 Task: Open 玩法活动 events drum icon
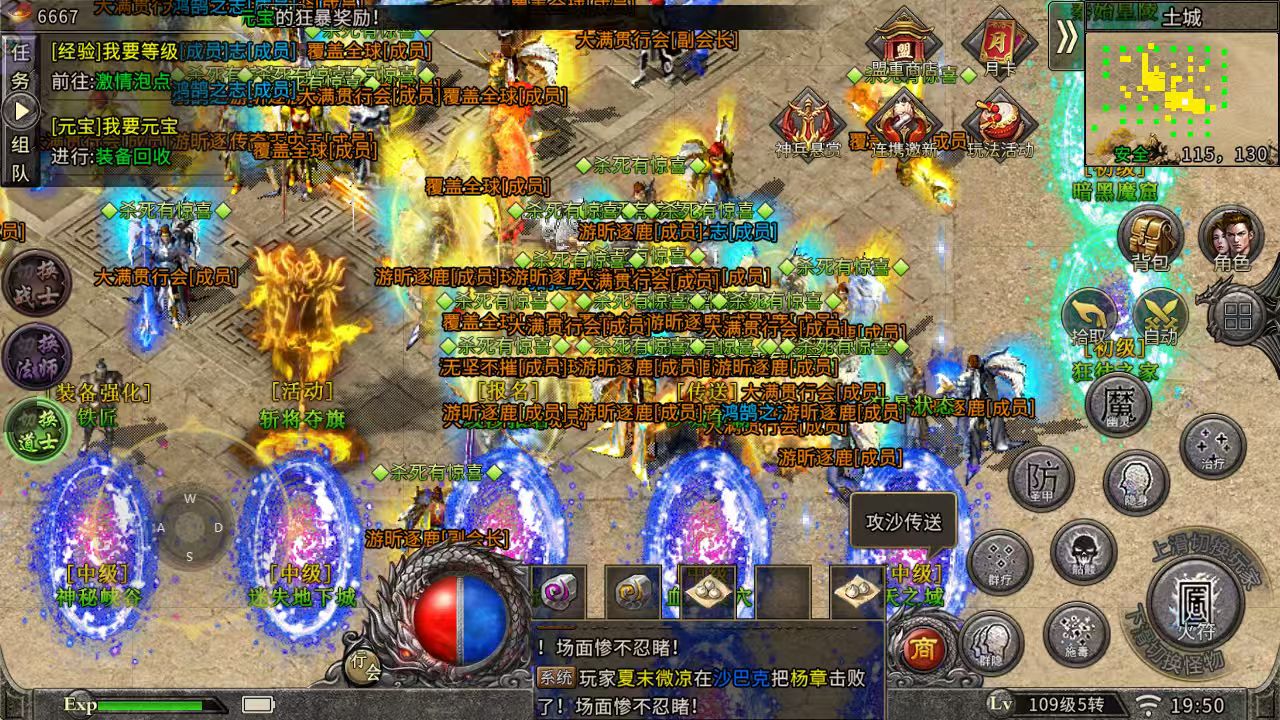[x=999, y=124]
